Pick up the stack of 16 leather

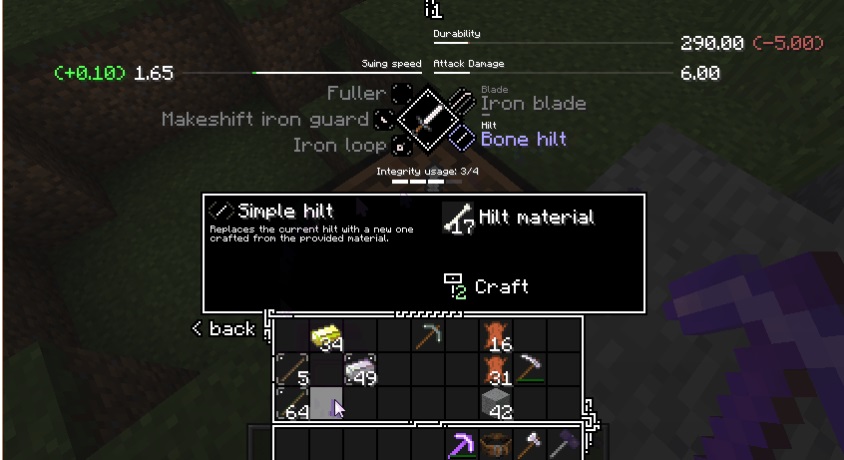(x=496, y=337)
